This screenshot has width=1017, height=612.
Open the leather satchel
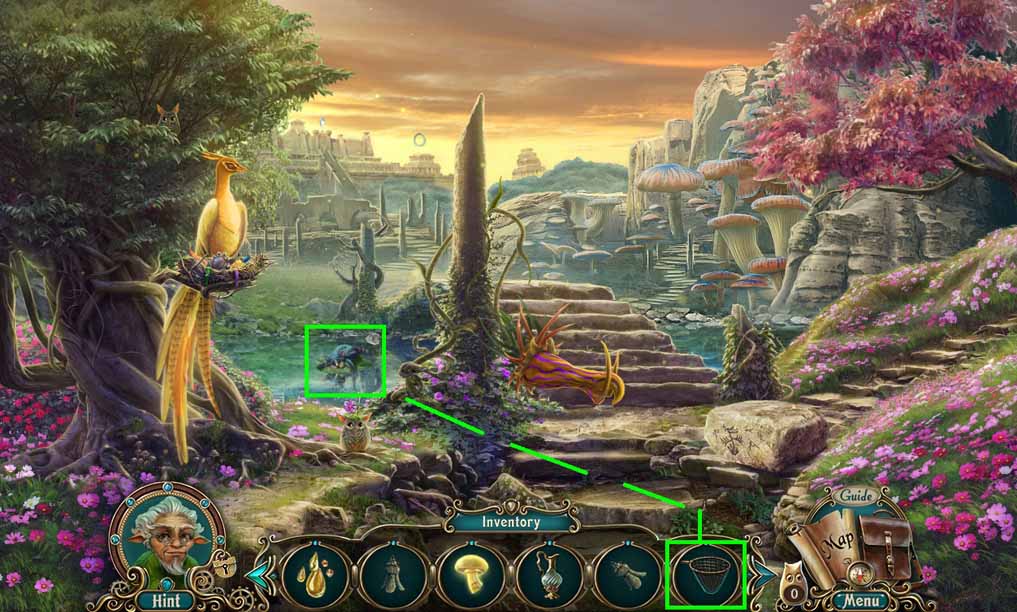click(x=887, y=549)
